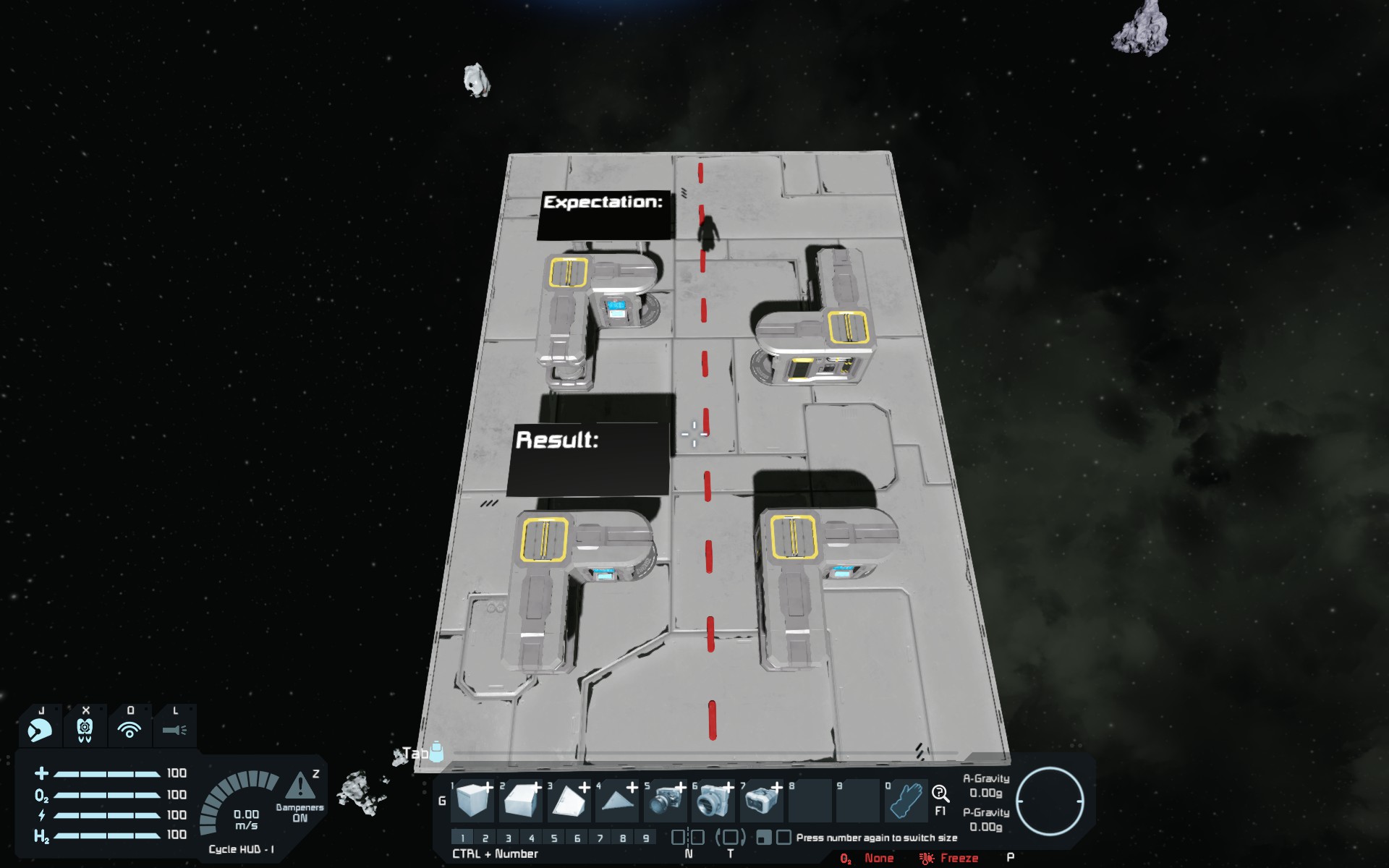1389x868 pixels.
Task: Select the small grid size icon
Action: coord(763,838)
